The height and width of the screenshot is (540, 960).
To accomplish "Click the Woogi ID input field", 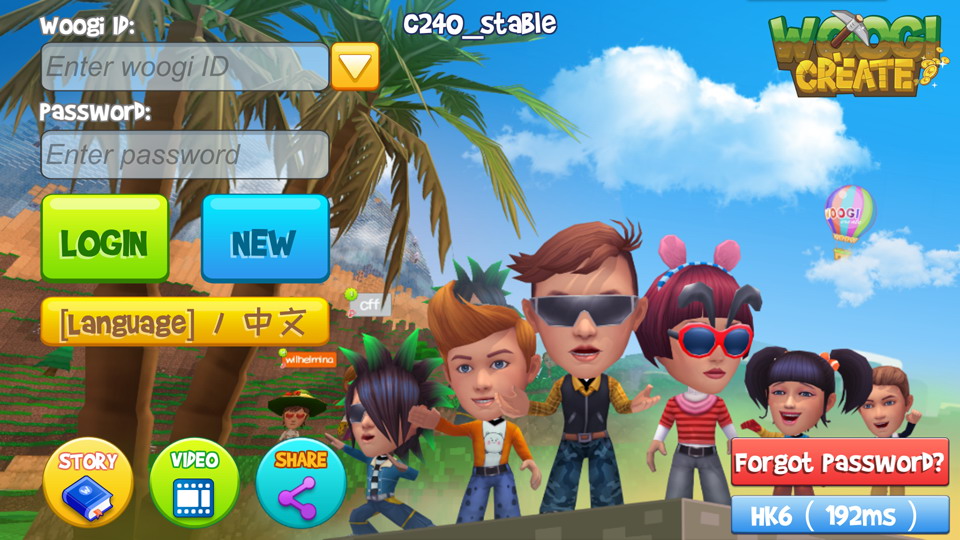I will 185,67.
